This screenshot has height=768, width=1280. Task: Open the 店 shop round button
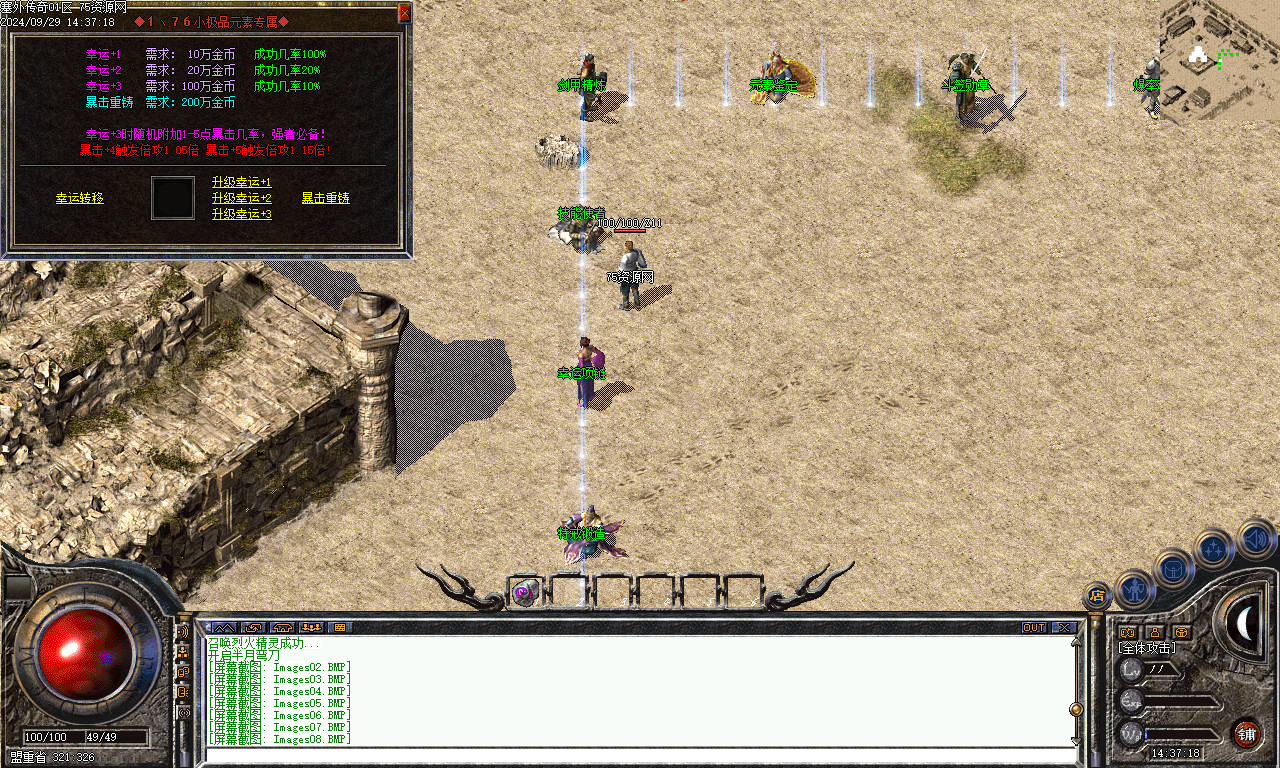[1097, 597]
